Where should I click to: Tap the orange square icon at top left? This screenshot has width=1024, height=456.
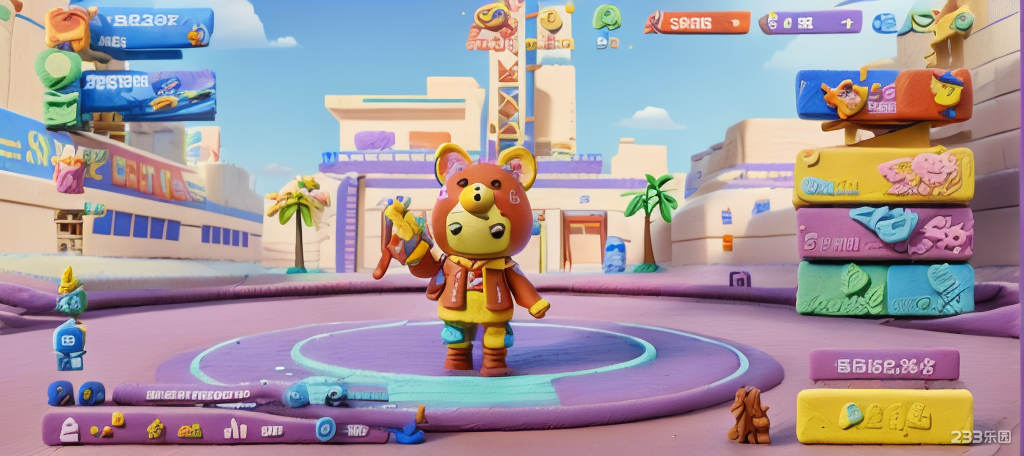(66, 27)
